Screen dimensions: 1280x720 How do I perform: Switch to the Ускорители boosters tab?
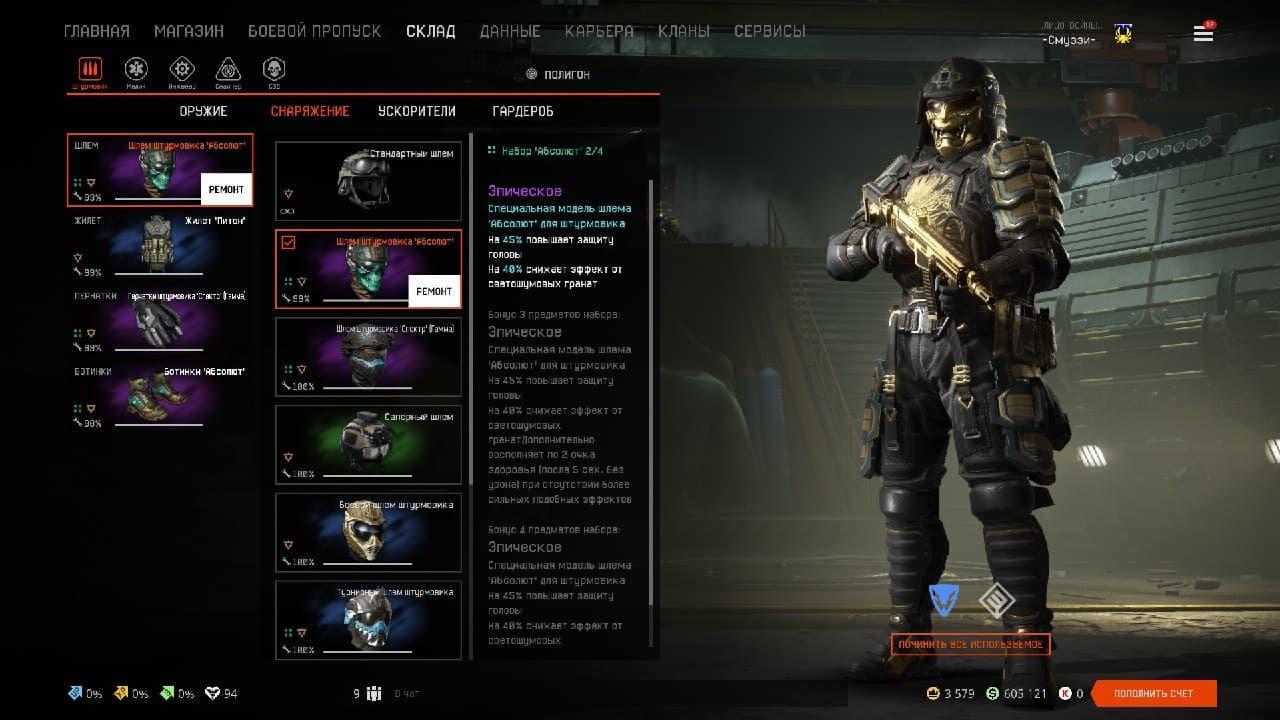pos(417,111)
